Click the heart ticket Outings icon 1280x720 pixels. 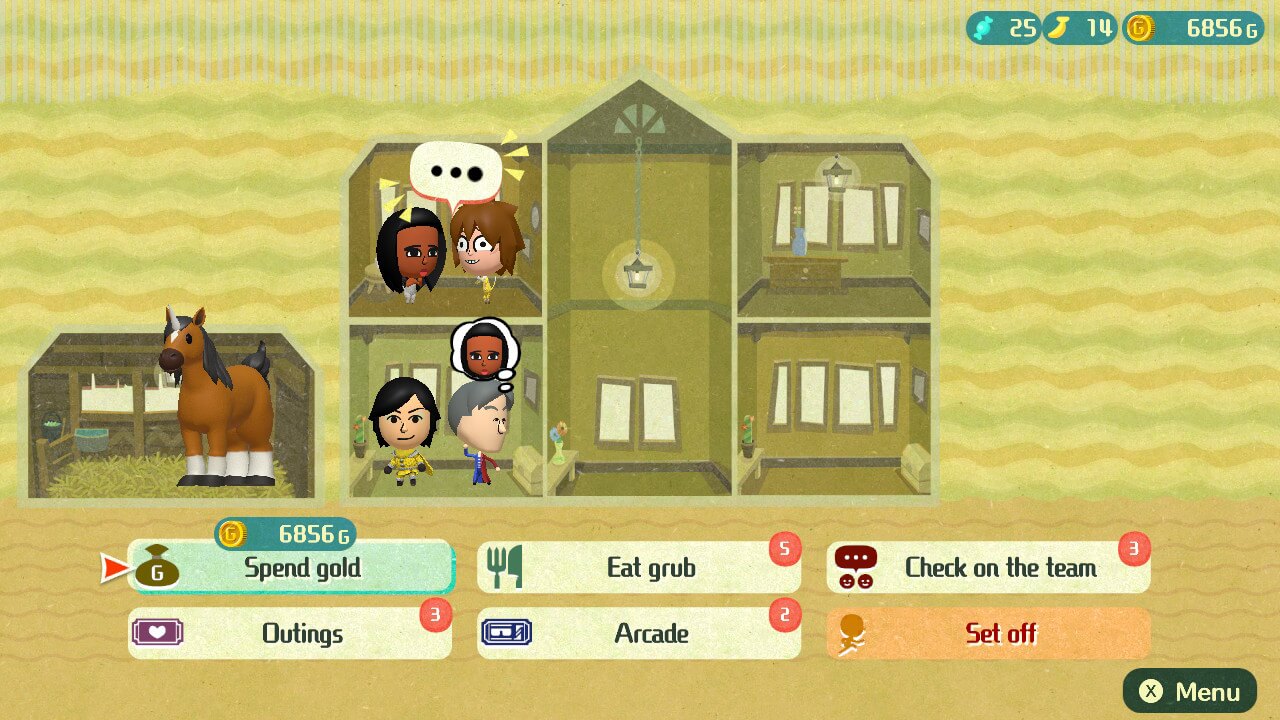coord(158,634)
